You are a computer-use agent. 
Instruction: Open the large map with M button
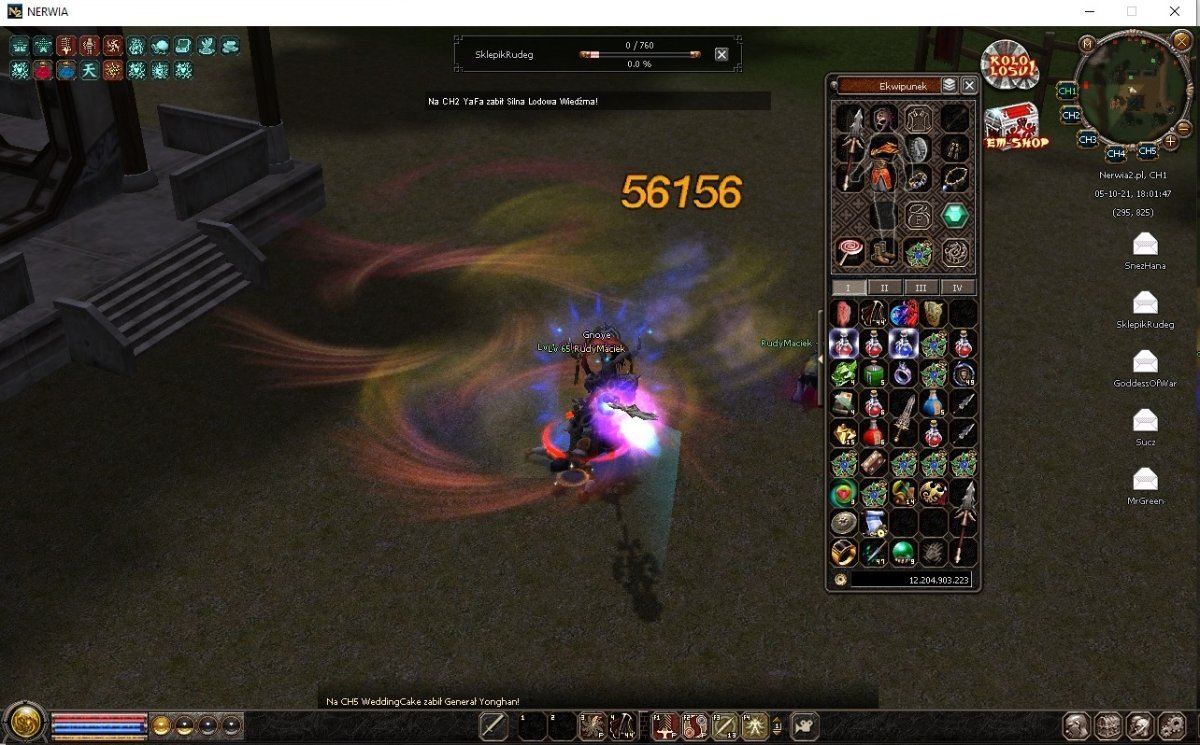[x=1087, y=43]
